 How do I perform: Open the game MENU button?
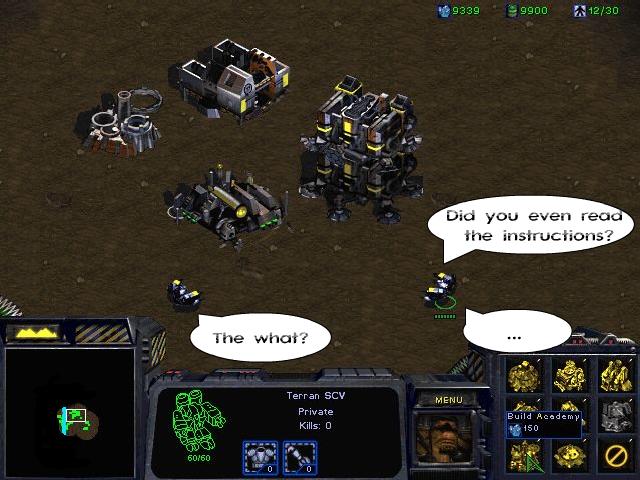tap(448, 400)
